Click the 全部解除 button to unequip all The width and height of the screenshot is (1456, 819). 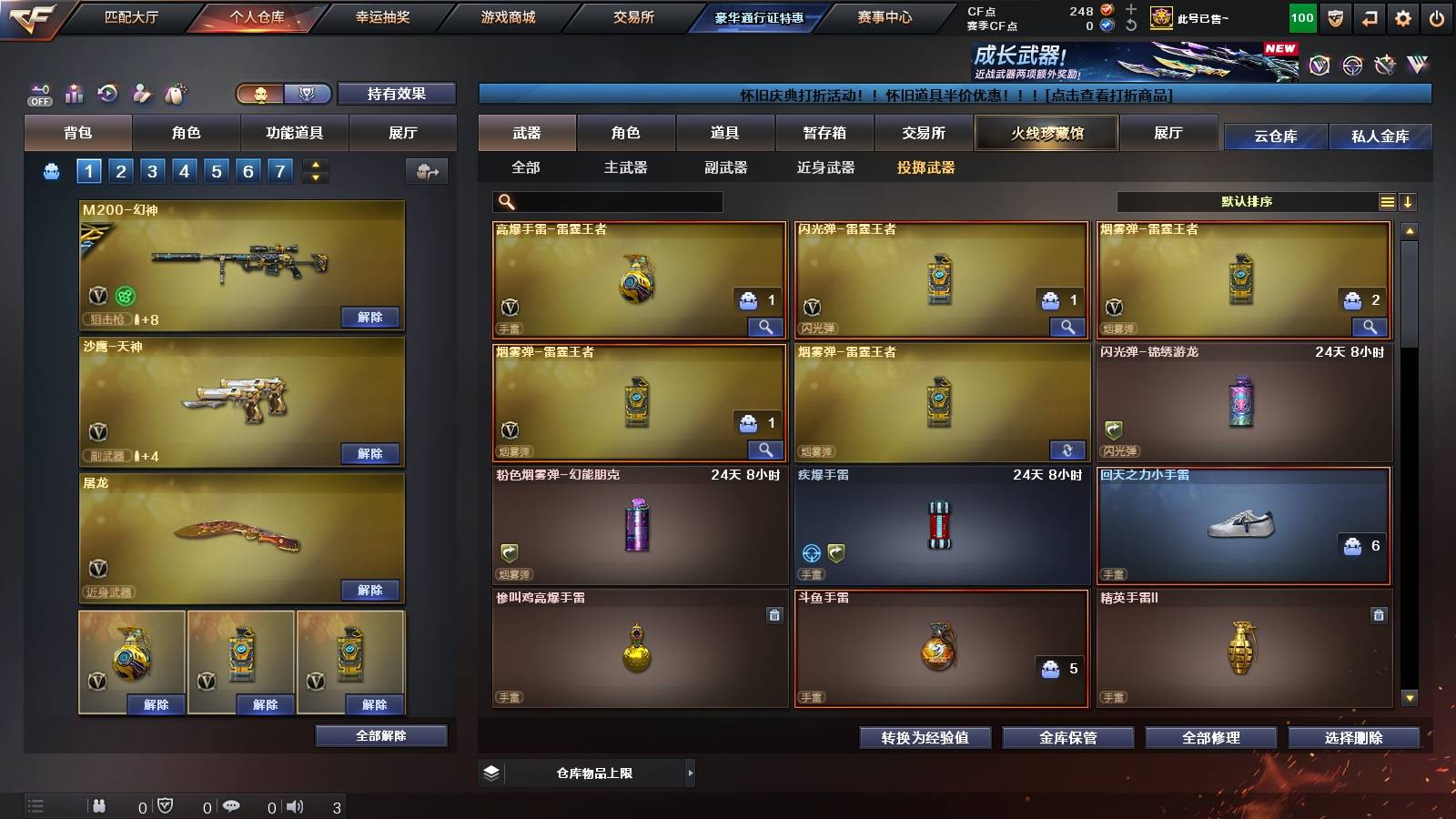[x=380, y=735]
